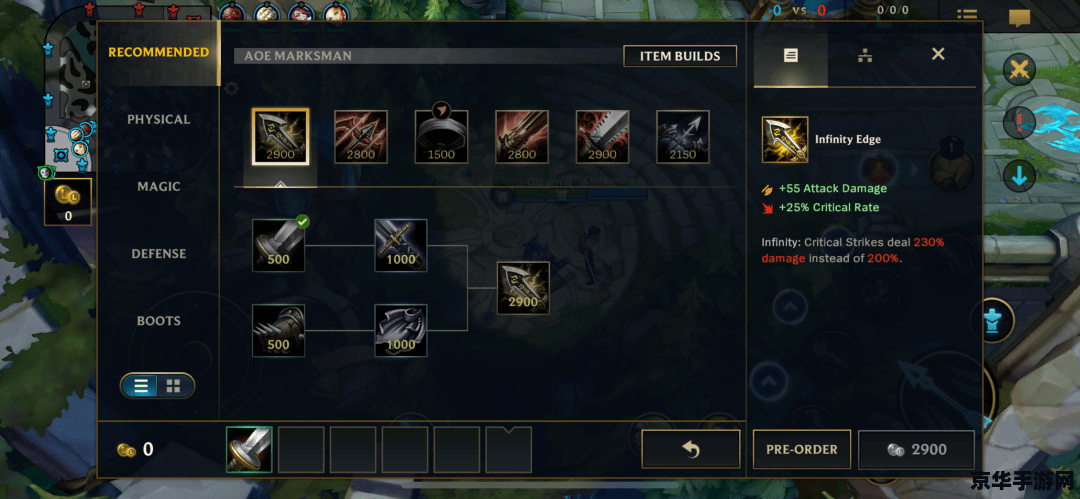Open the Magic items category
The width and height of the screenshot is (1080, 499).
(158, 187)
